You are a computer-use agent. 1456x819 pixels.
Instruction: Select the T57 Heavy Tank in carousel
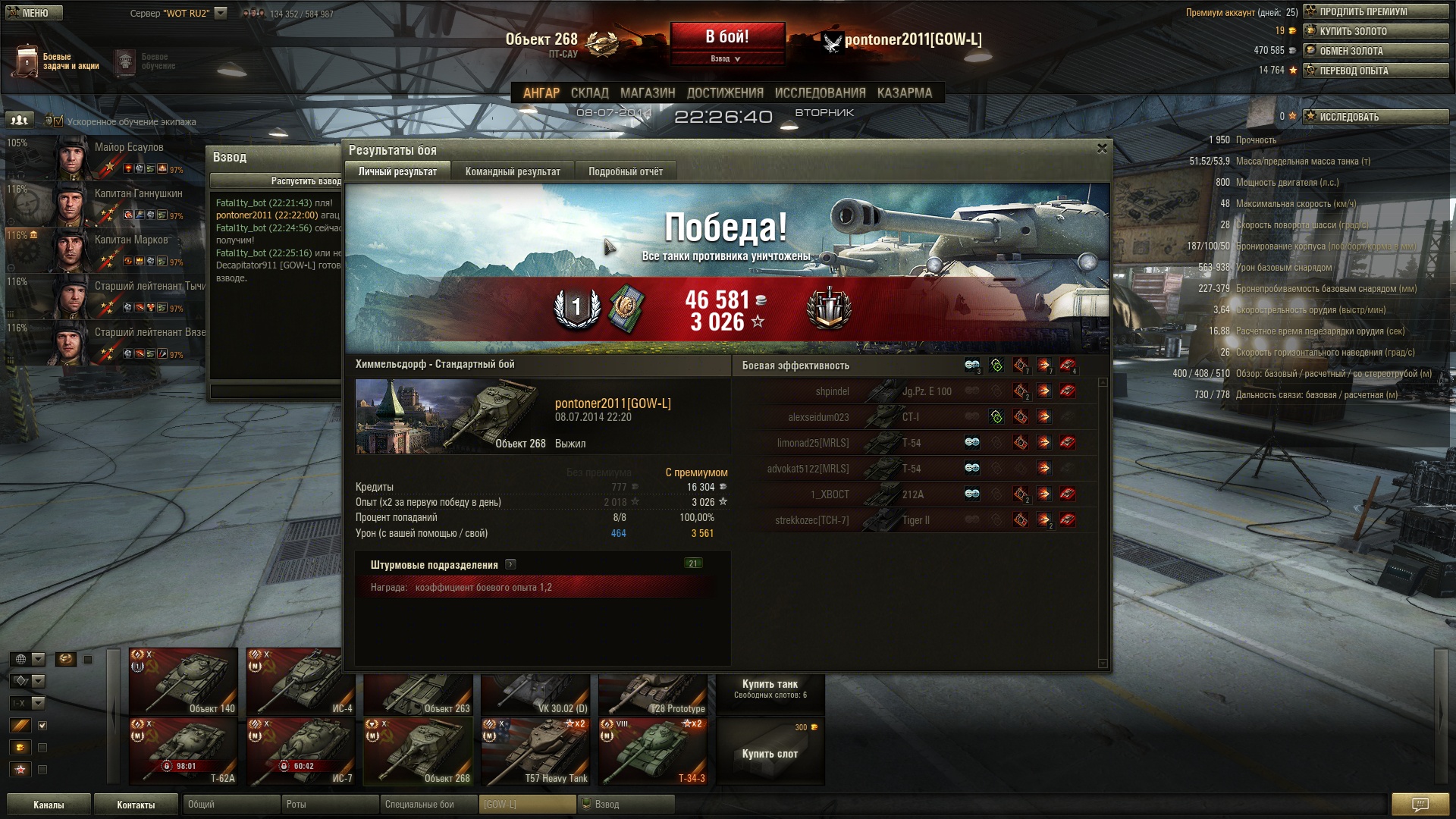point(535,752)
